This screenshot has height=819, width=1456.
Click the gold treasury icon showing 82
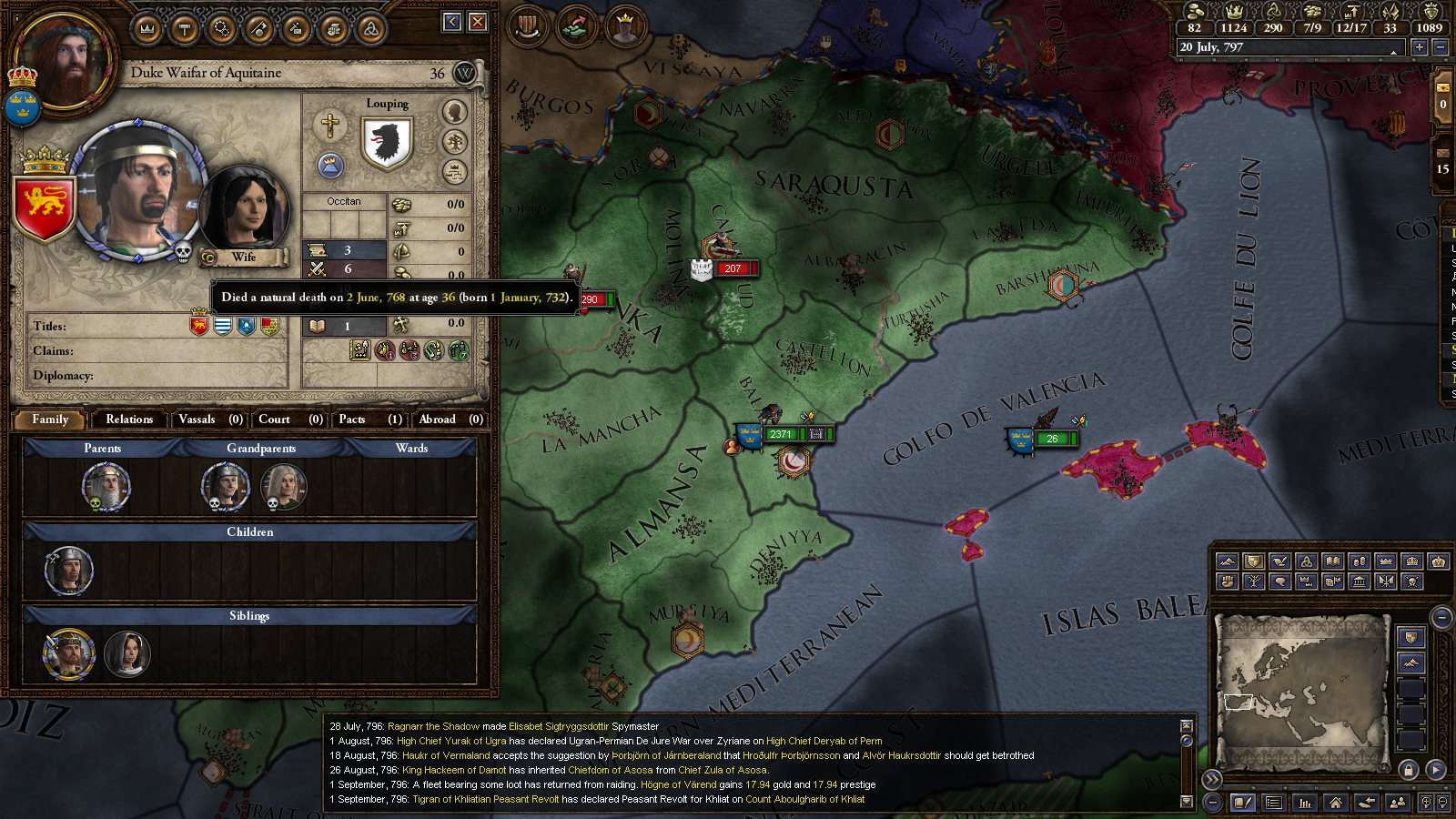coord(1194,13)
